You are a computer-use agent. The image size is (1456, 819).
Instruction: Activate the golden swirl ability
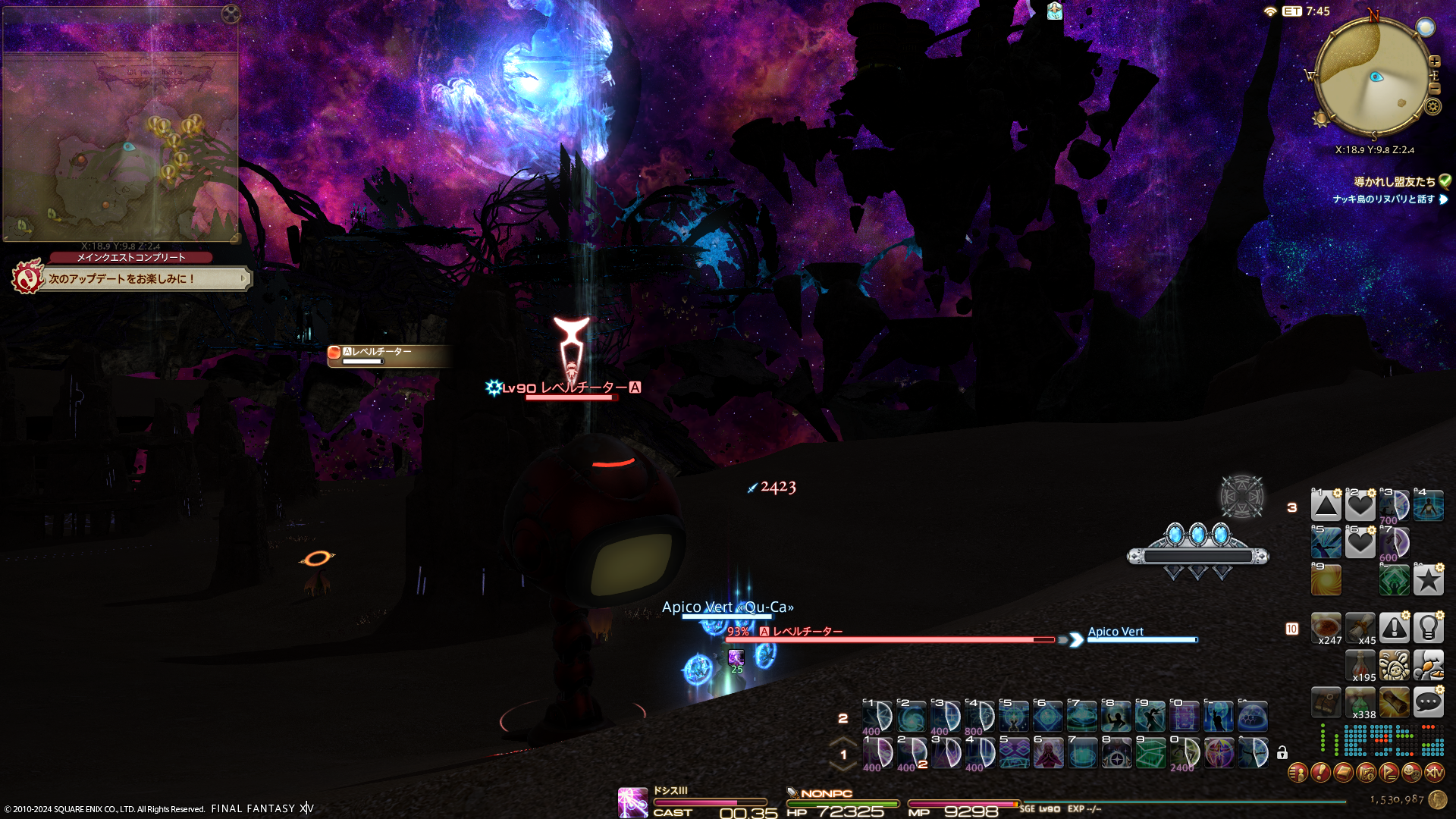1326,581
